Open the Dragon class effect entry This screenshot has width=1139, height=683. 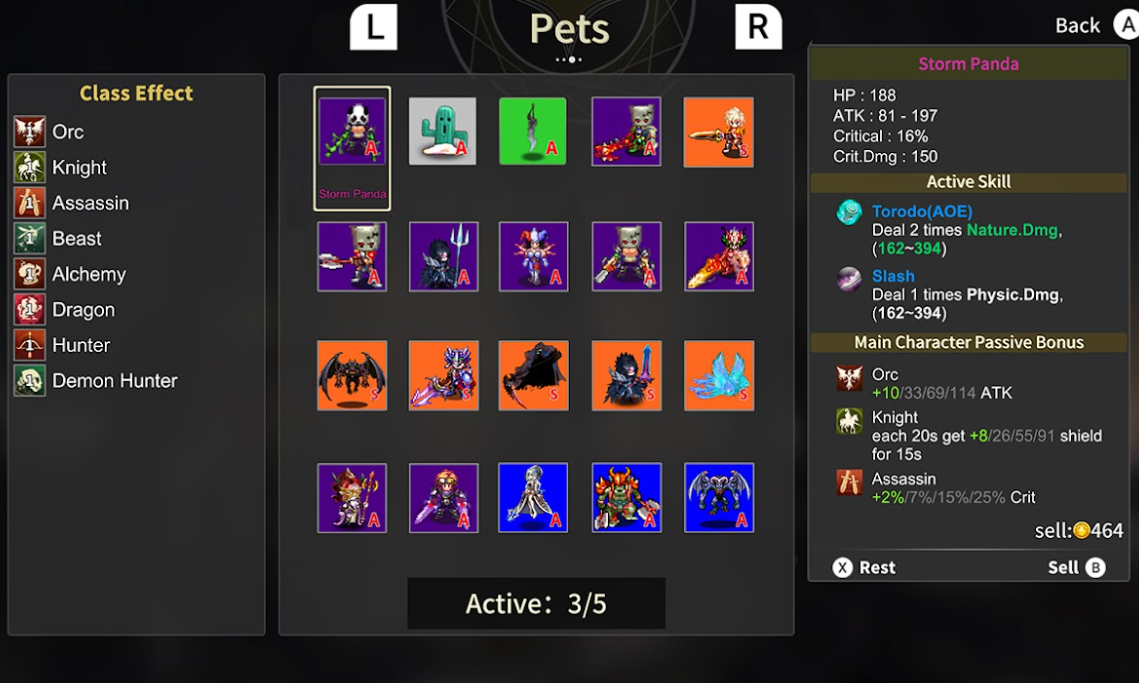point(83,310)
